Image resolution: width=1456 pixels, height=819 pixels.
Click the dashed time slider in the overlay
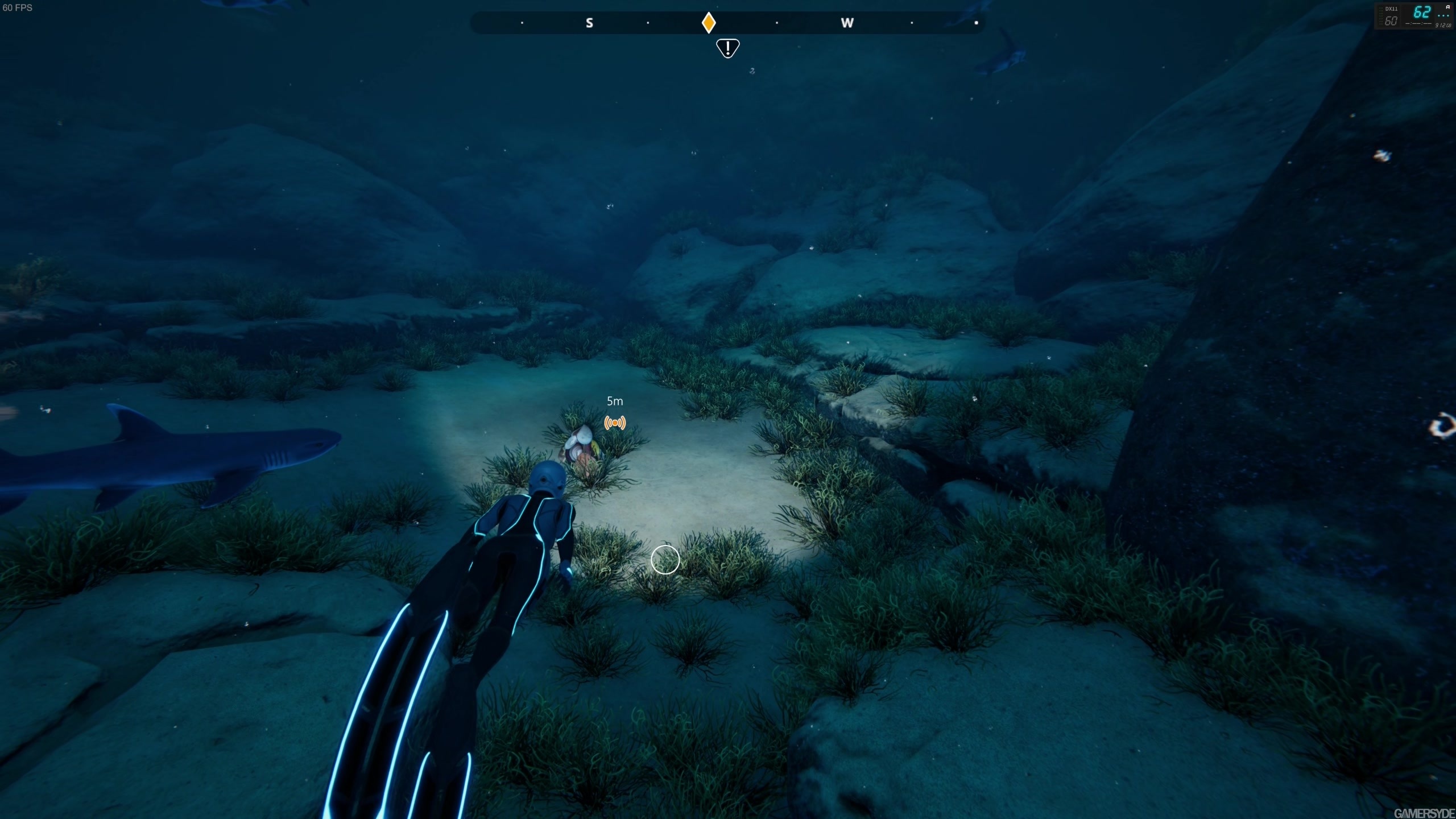coord(1420,24)
